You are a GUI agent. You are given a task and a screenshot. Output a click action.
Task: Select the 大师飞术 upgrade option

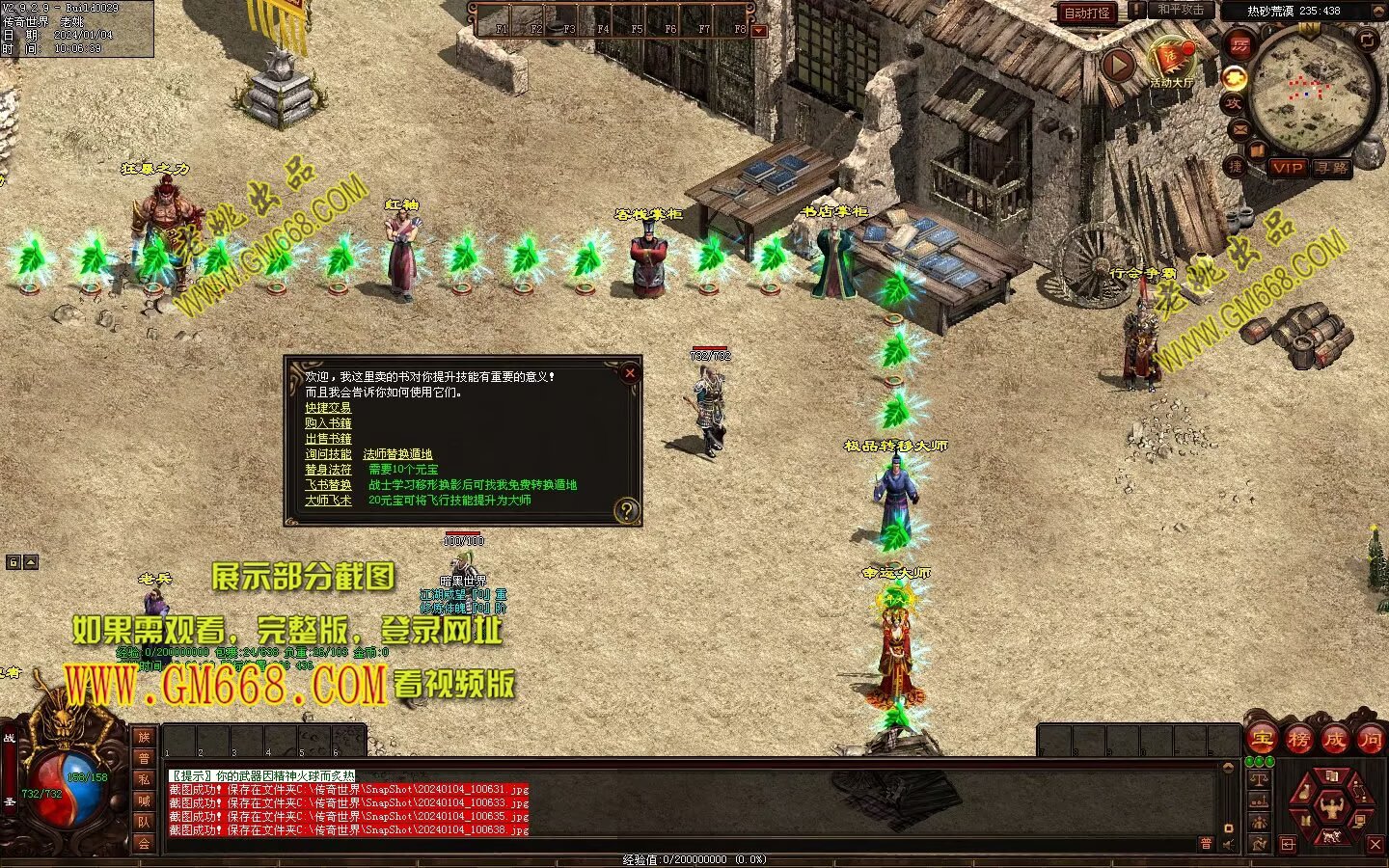(328, 501)
